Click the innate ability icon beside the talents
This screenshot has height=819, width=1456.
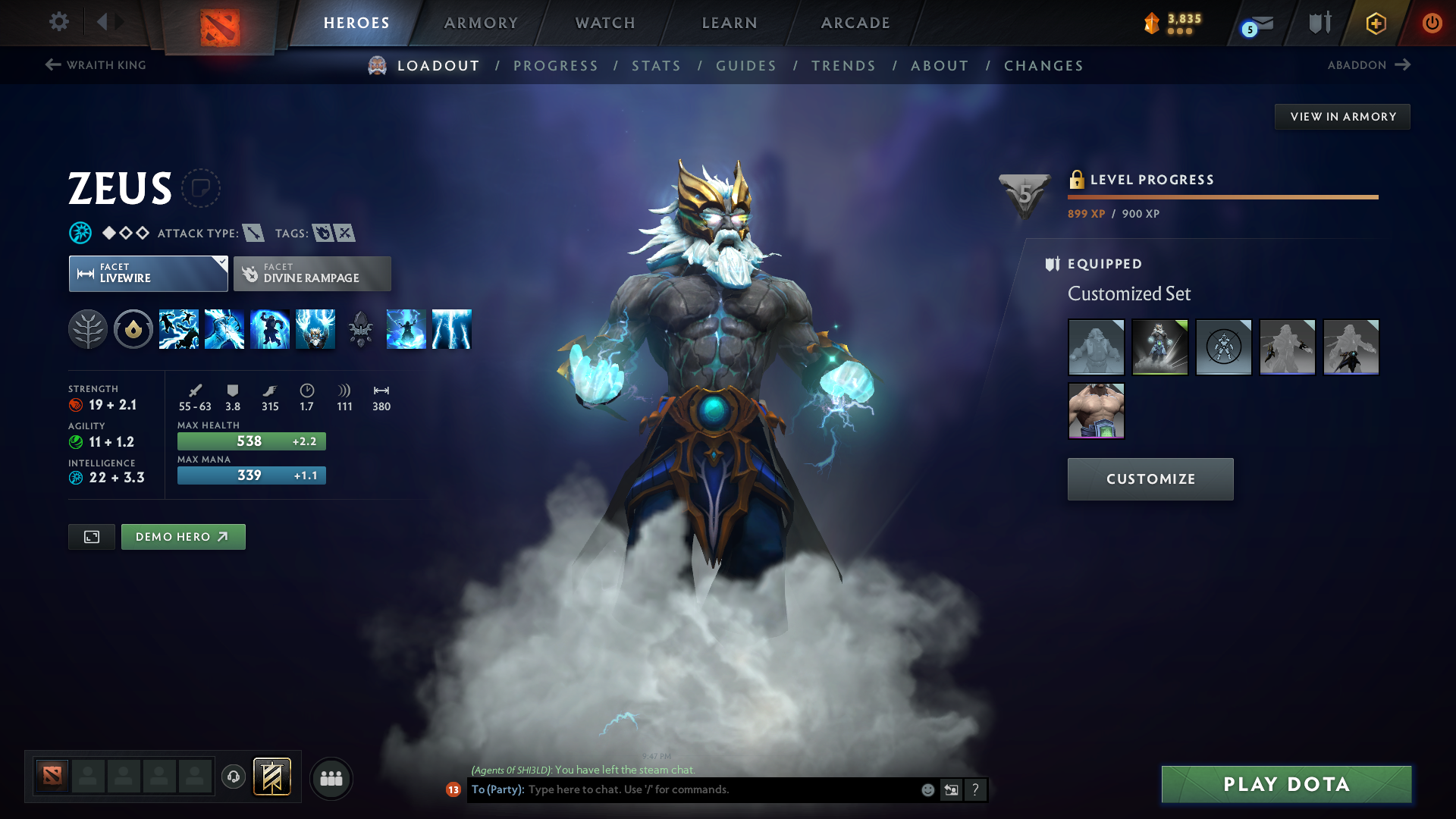point(133,329)
